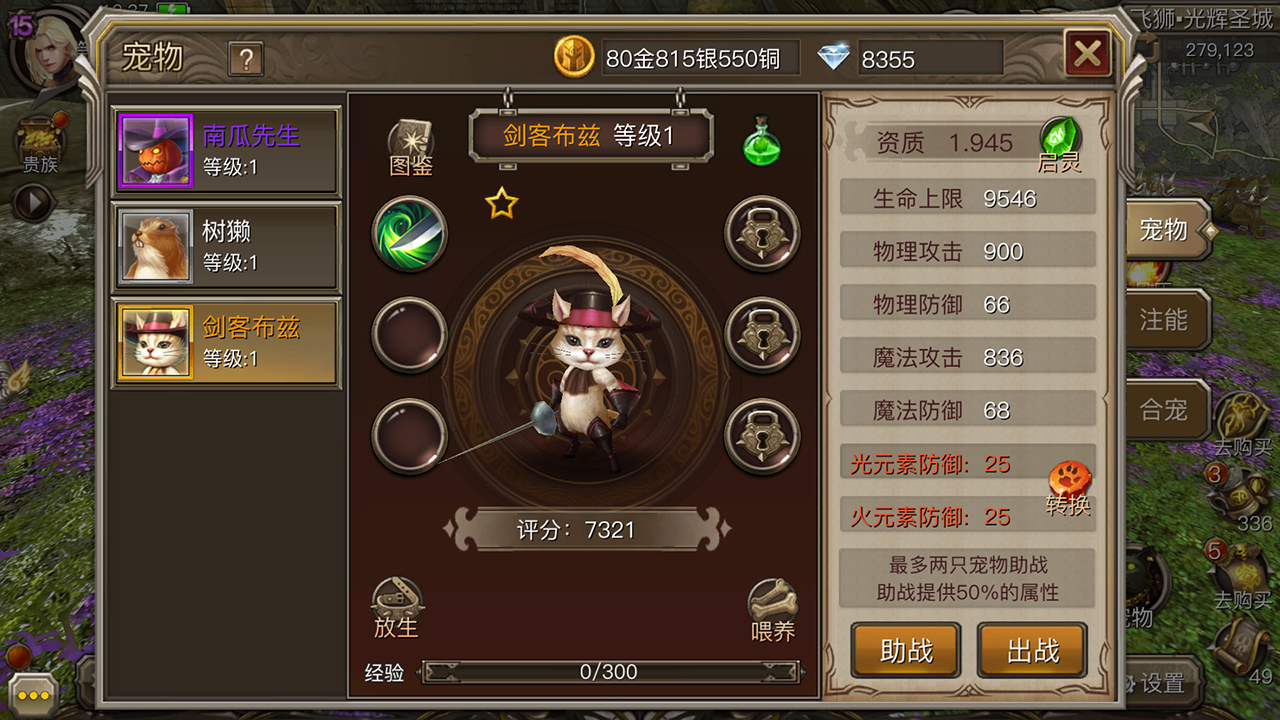
Task: Open the pet help question mark
Action: tap(245, 60)
